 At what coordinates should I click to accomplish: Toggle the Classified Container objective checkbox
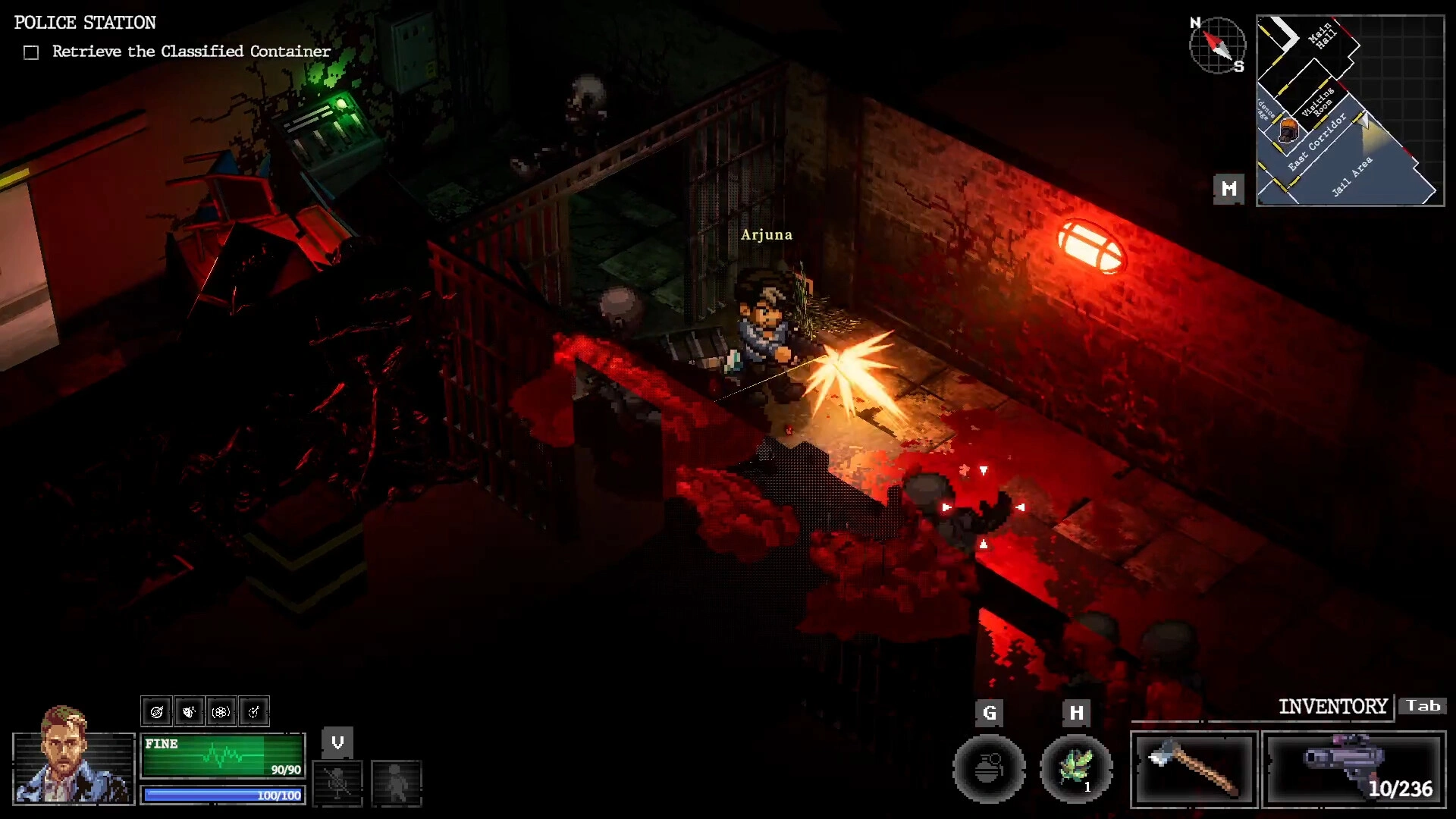(31, 52)
